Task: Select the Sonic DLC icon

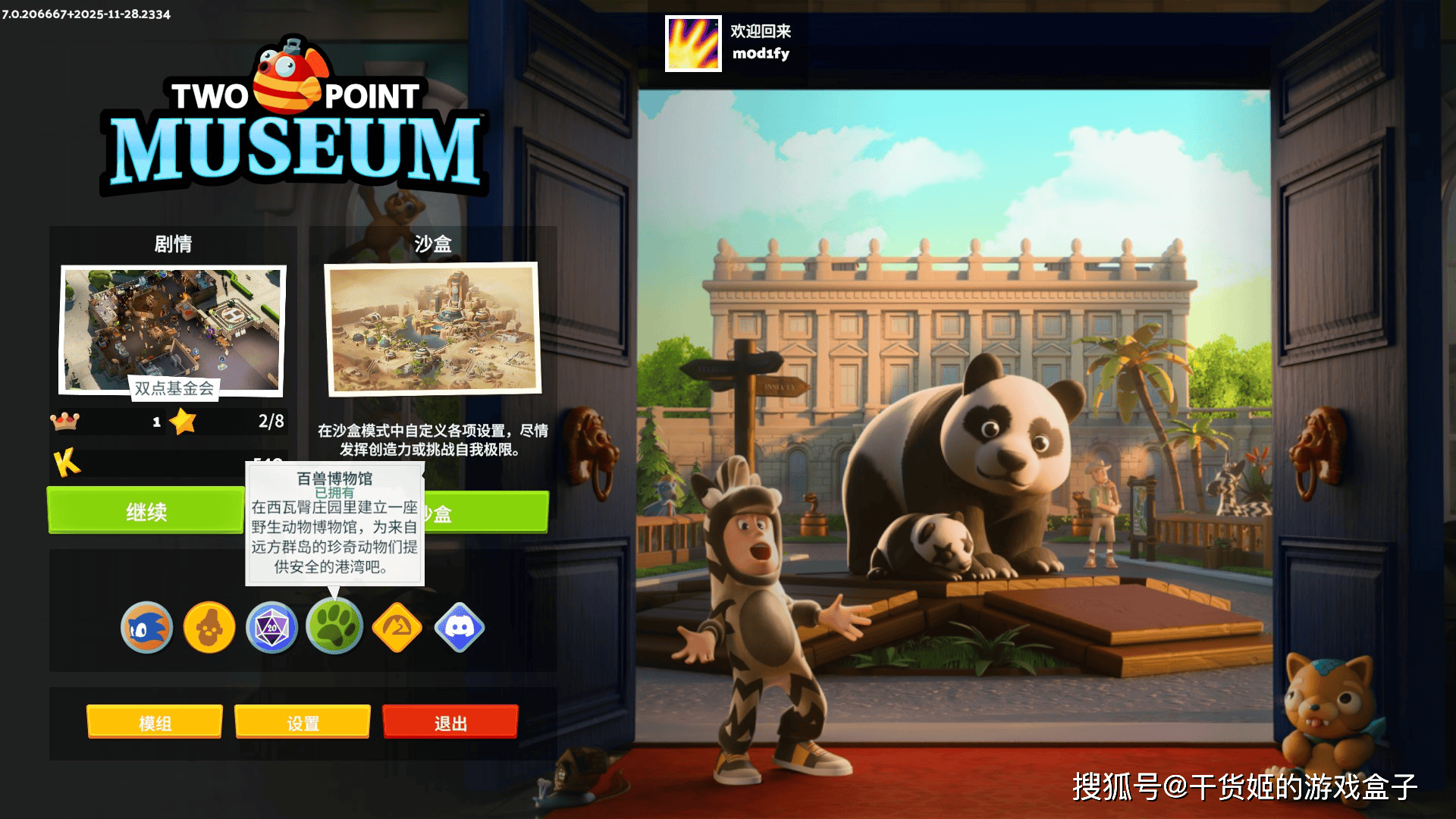Action: (x=146, y=627)
